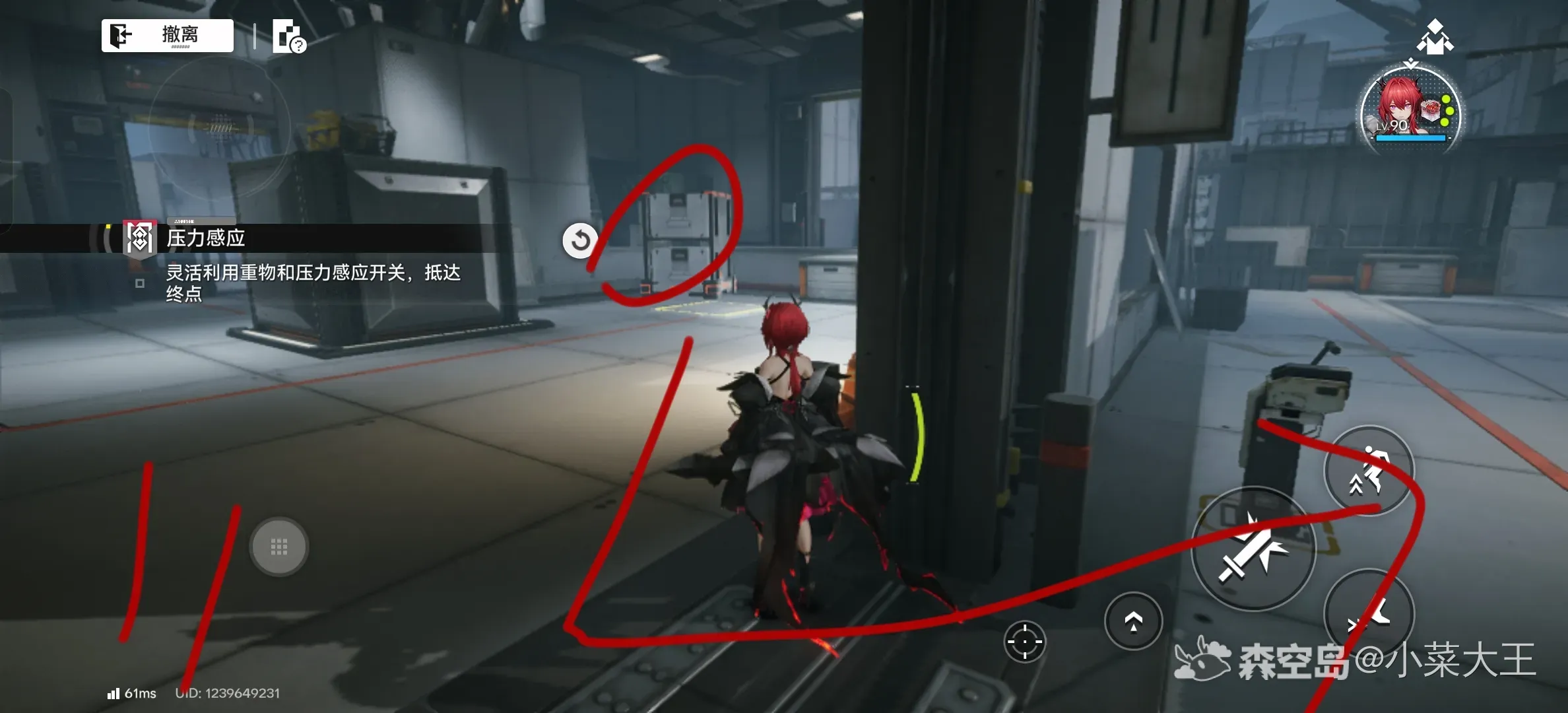The image size is (1568, 713).
Task: Open the circular minimap
Action: coord(220,127)
